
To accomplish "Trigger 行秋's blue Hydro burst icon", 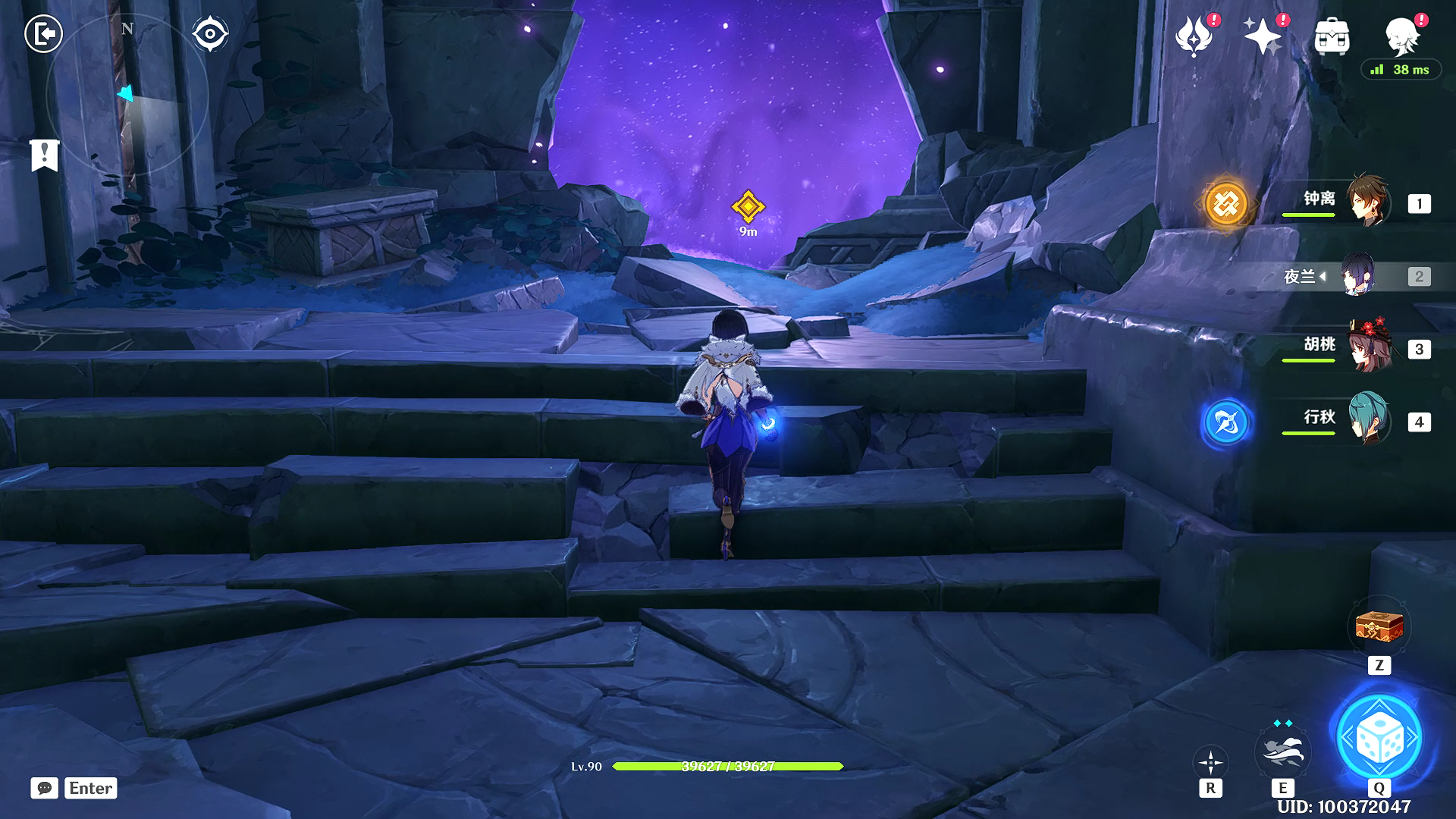I will point(1225,422).
